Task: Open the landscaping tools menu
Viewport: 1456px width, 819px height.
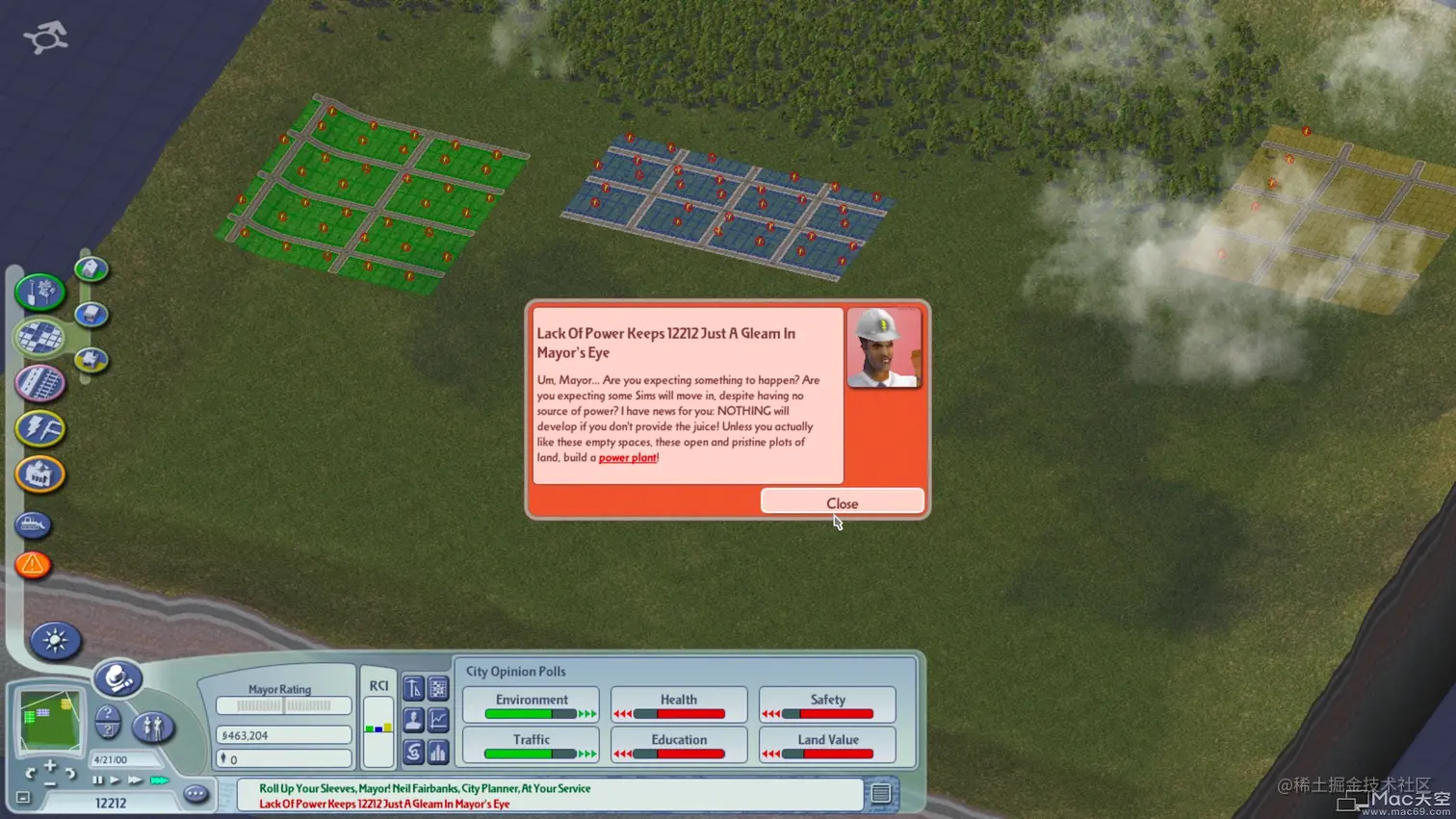Action: pos(39,292)
